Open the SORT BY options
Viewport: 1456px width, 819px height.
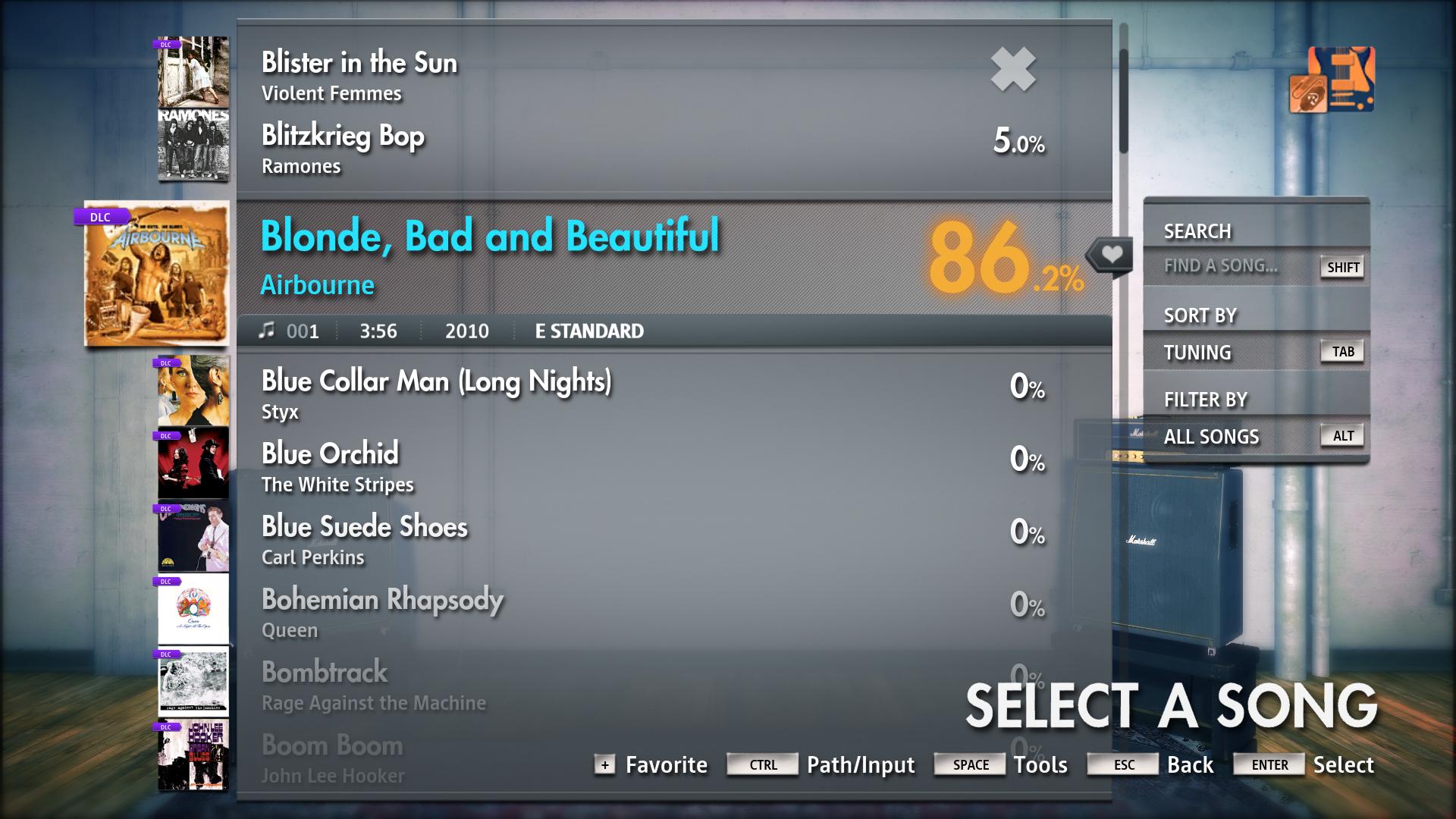[1200, 315]
